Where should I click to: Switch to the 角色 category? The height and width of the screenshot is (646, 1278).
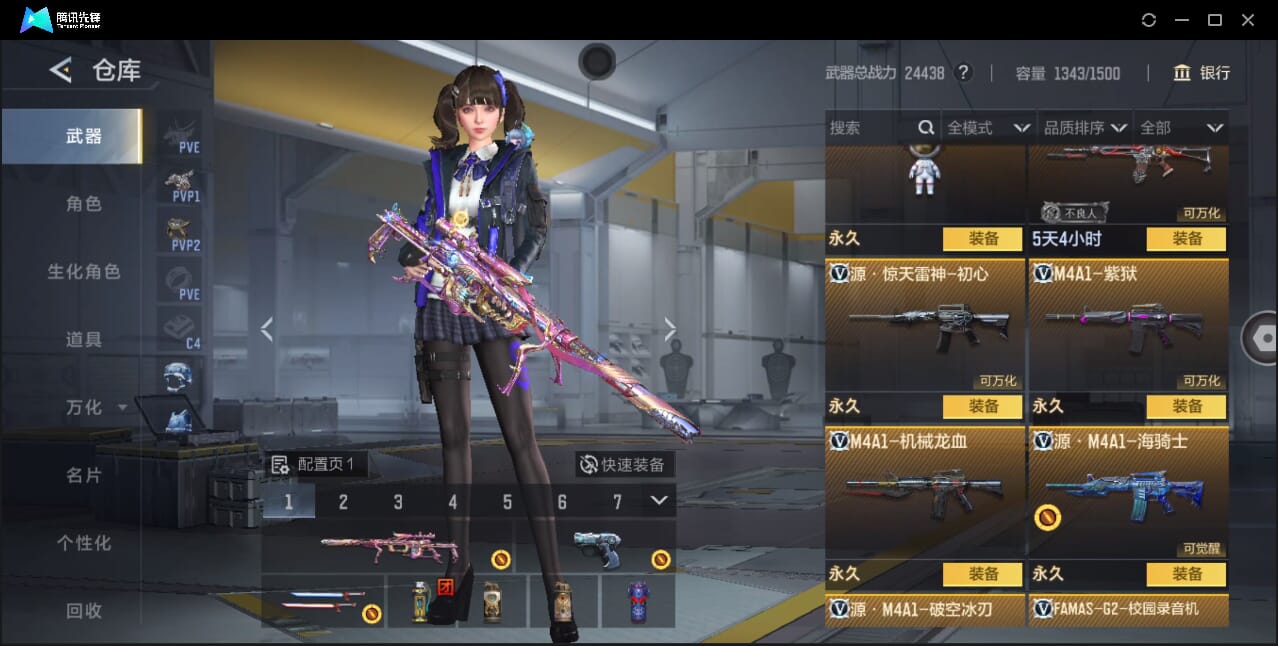tap(84, 204)
